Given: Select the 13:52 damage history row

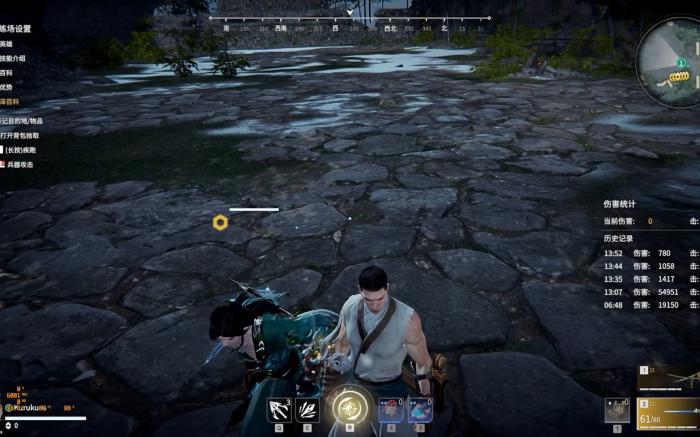Looking at the screenshot, I should (x=650, y=253).
